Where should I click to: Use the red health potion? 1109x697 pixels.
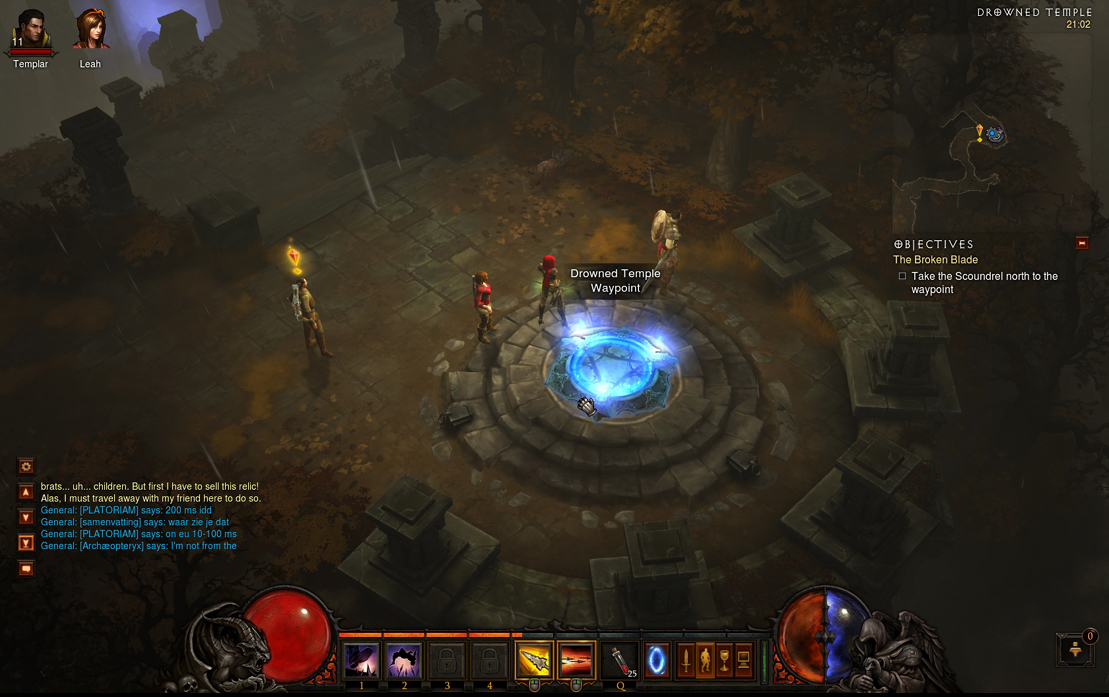coord(620,661)
